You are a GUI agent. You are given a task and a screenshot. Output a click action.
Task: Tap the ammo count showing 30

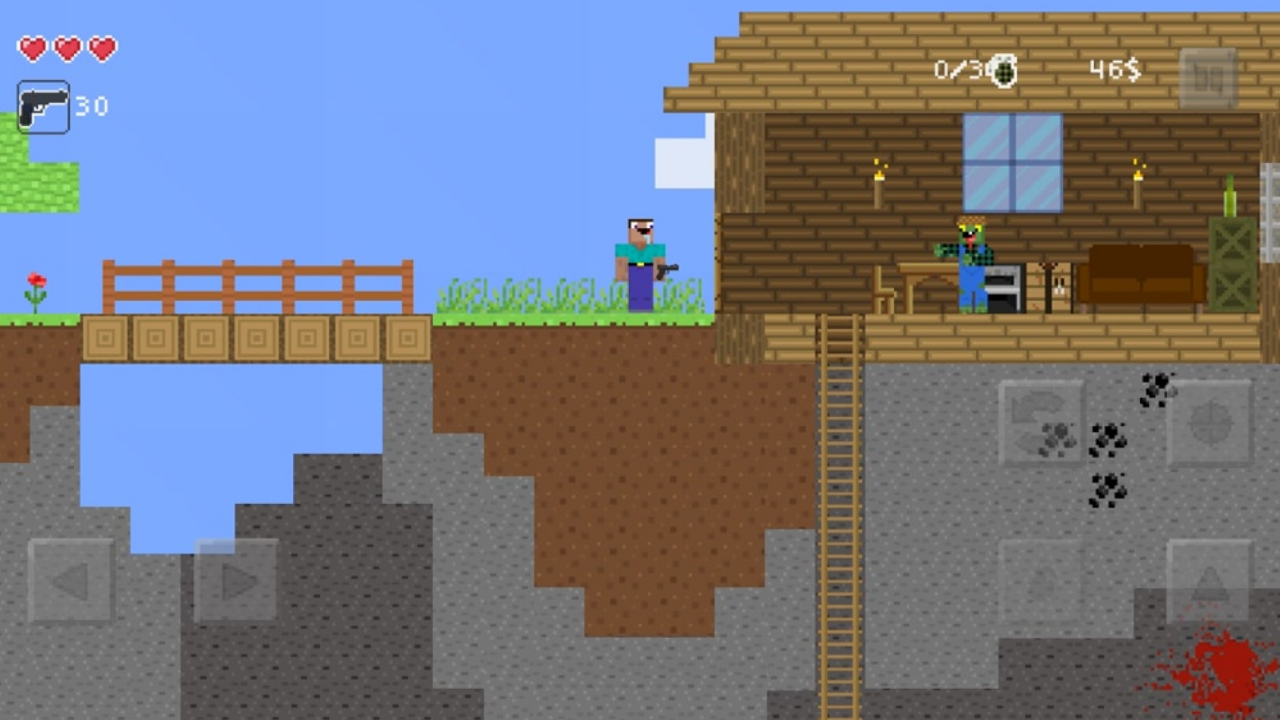tap(94, 107)
